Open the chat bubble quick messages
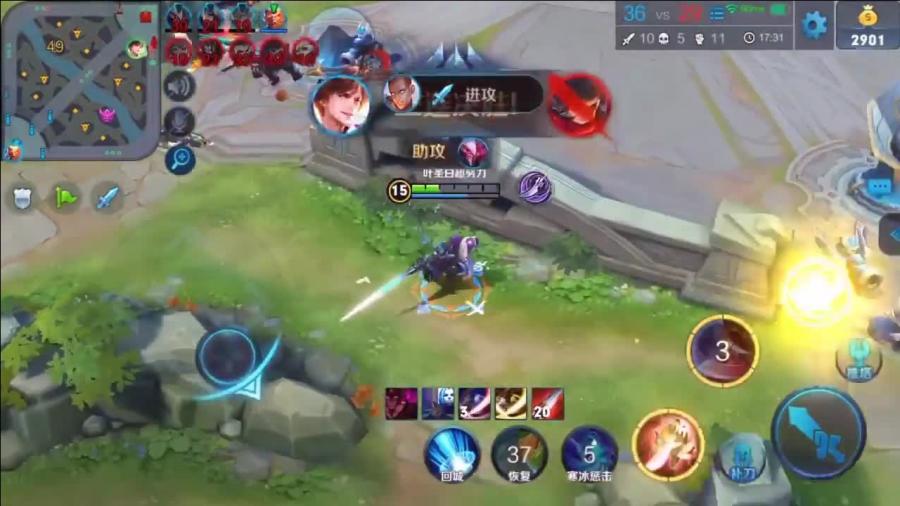 [x=879, y=186]
